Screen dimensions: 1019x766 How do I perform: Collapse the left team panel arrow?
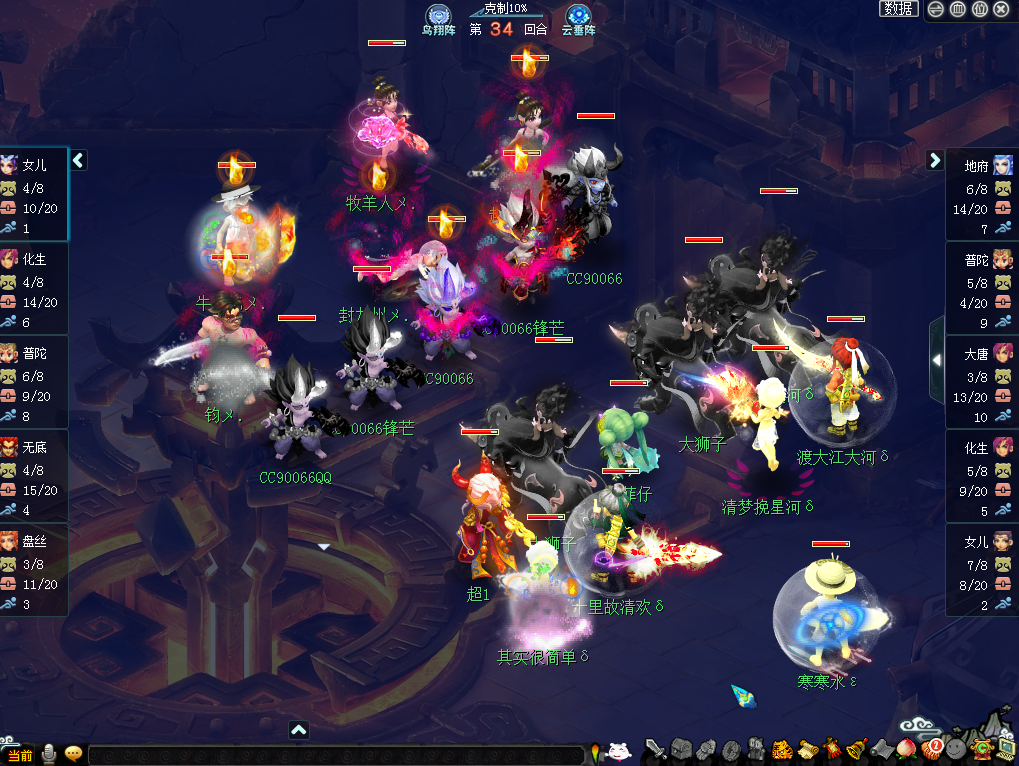pos(78,160)
